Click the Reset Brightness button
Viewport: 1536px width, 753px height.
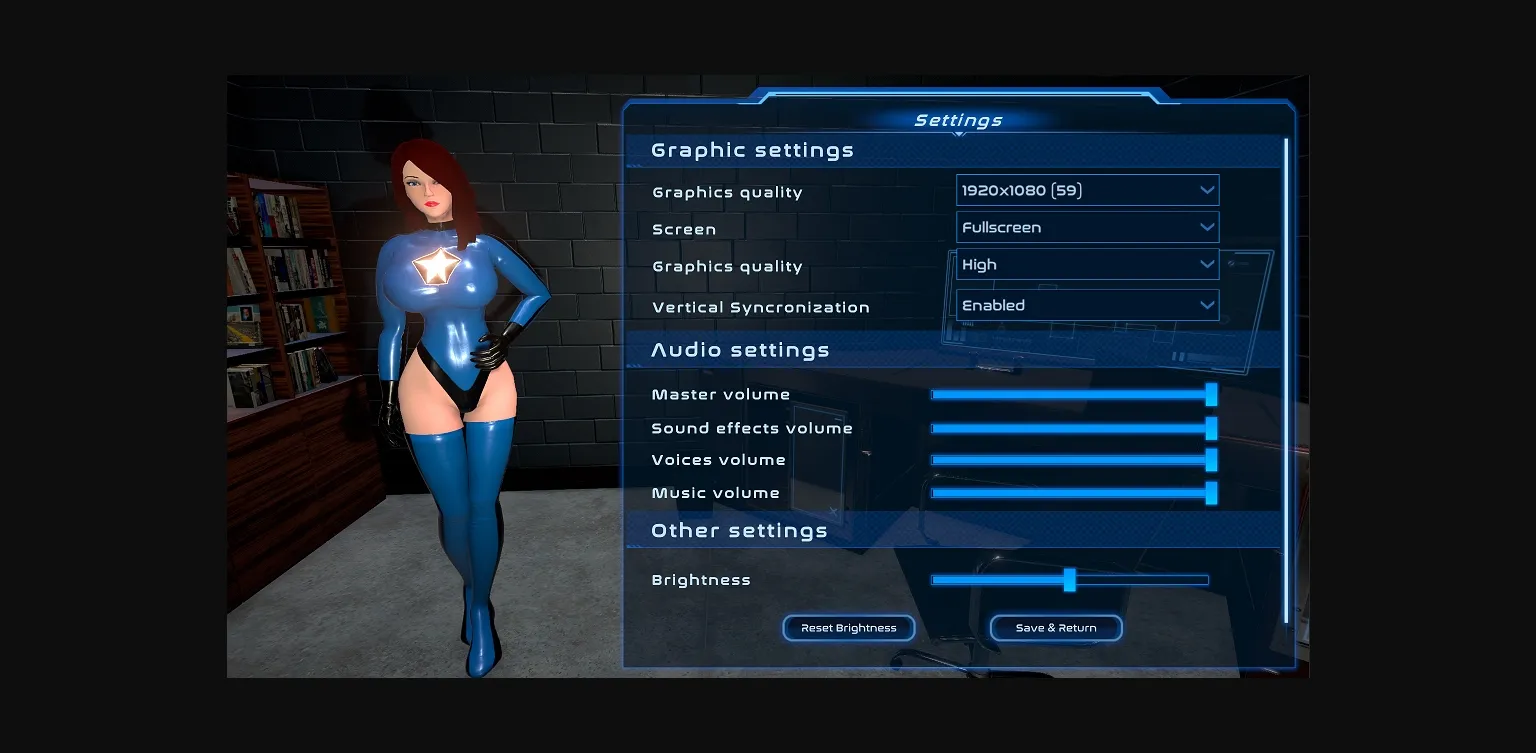coord(848,628)
